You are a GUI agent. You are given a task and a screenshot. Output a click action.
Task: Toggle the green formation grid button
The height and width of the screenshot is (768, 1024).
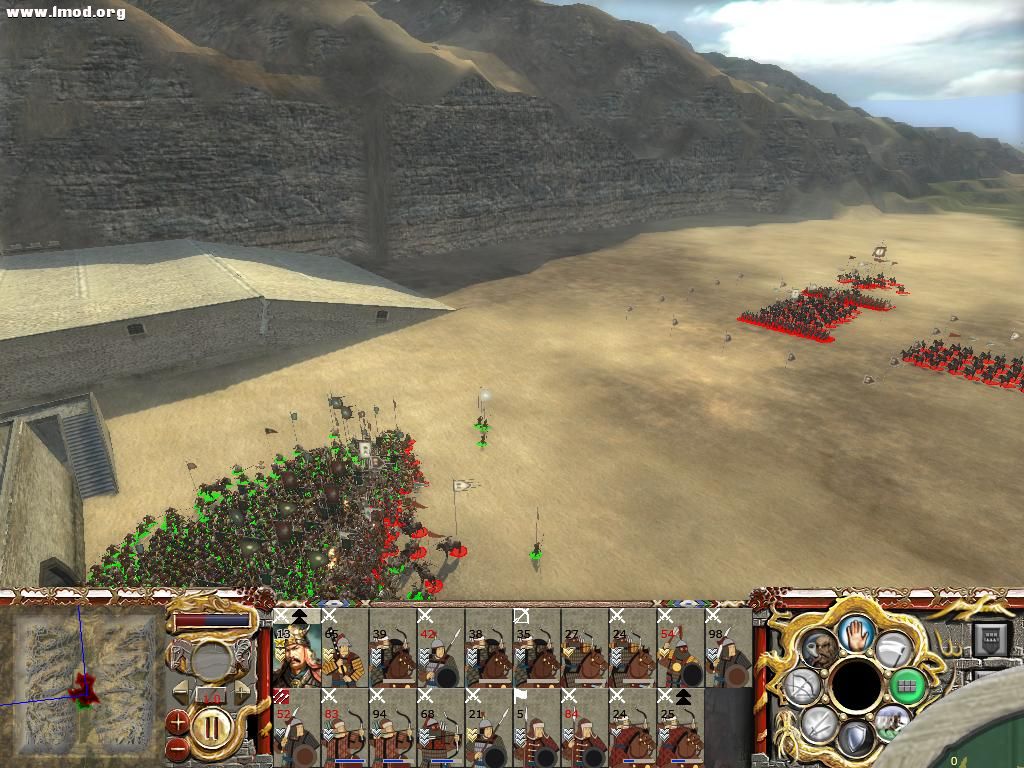click(907, 685)
